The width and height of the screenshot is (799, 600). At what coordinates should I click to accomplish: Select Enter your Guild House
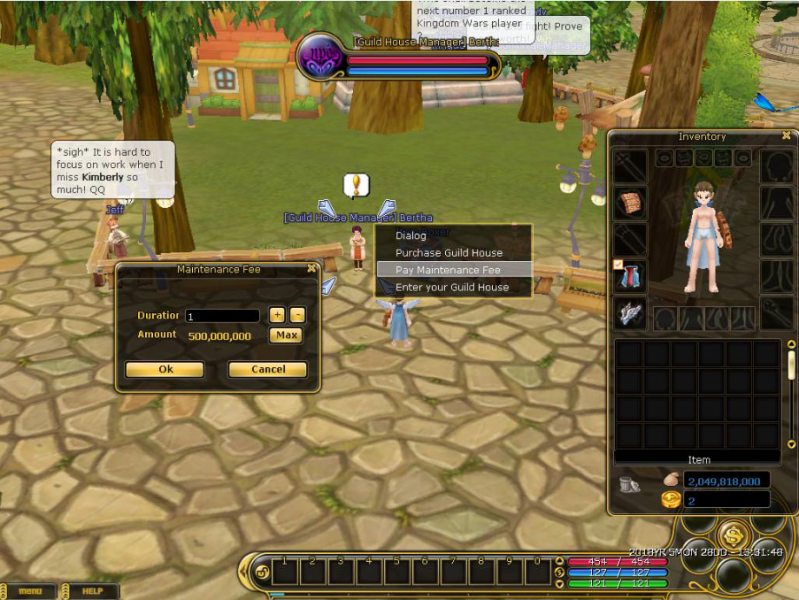coord(452,287)
